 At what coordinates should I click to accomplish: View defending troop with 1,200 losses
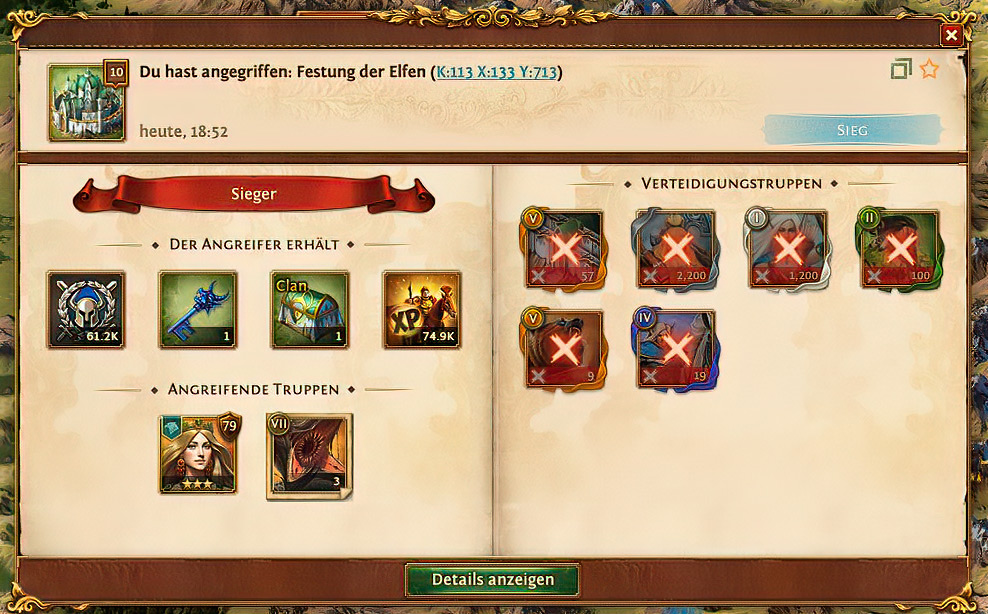pos(788,249)
